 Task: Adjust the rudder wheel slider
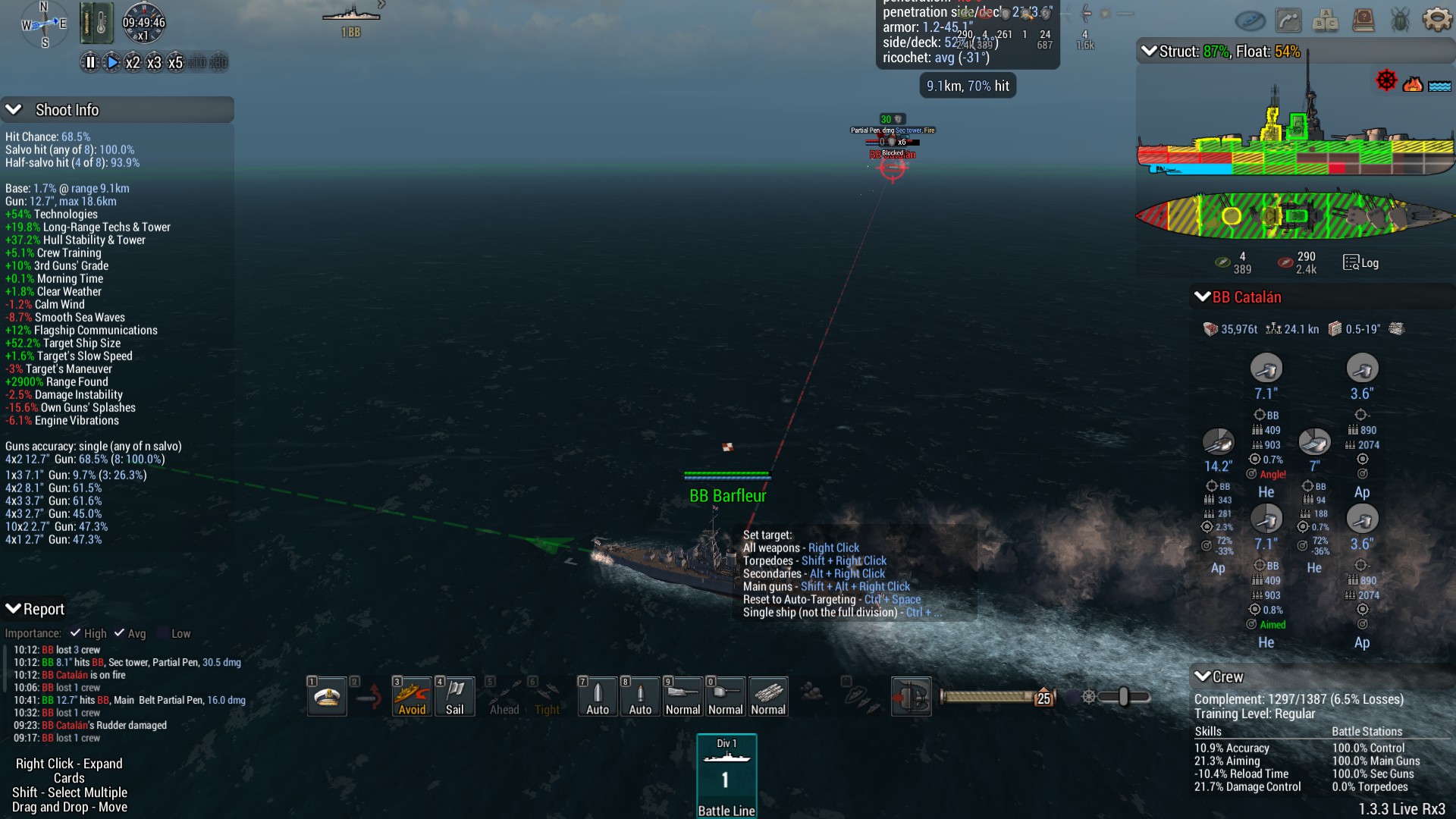[x=1123, y=697]
